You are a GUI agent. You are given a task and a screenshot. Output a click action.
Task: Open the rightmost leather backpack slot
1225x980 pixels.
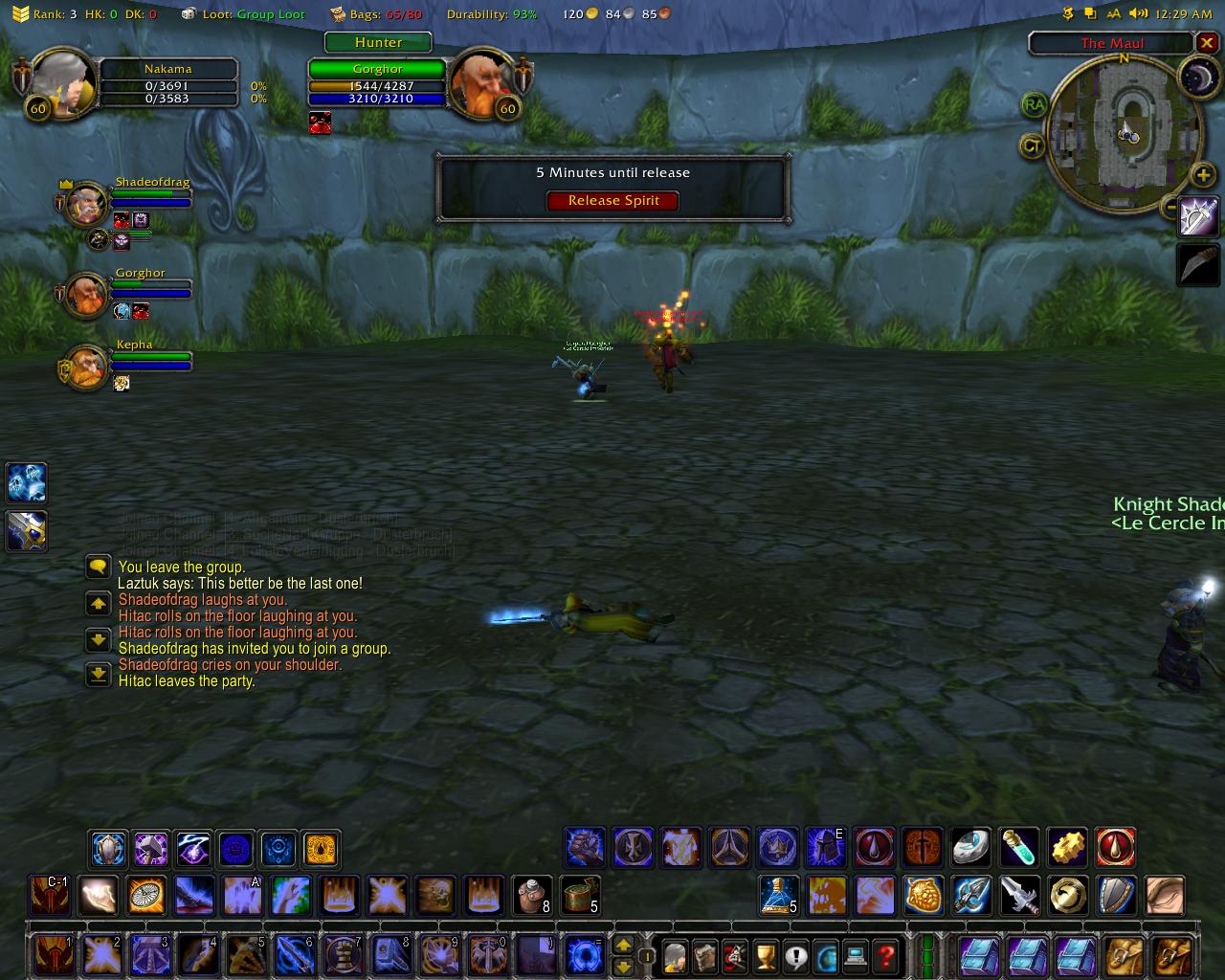pos(1171,956)
